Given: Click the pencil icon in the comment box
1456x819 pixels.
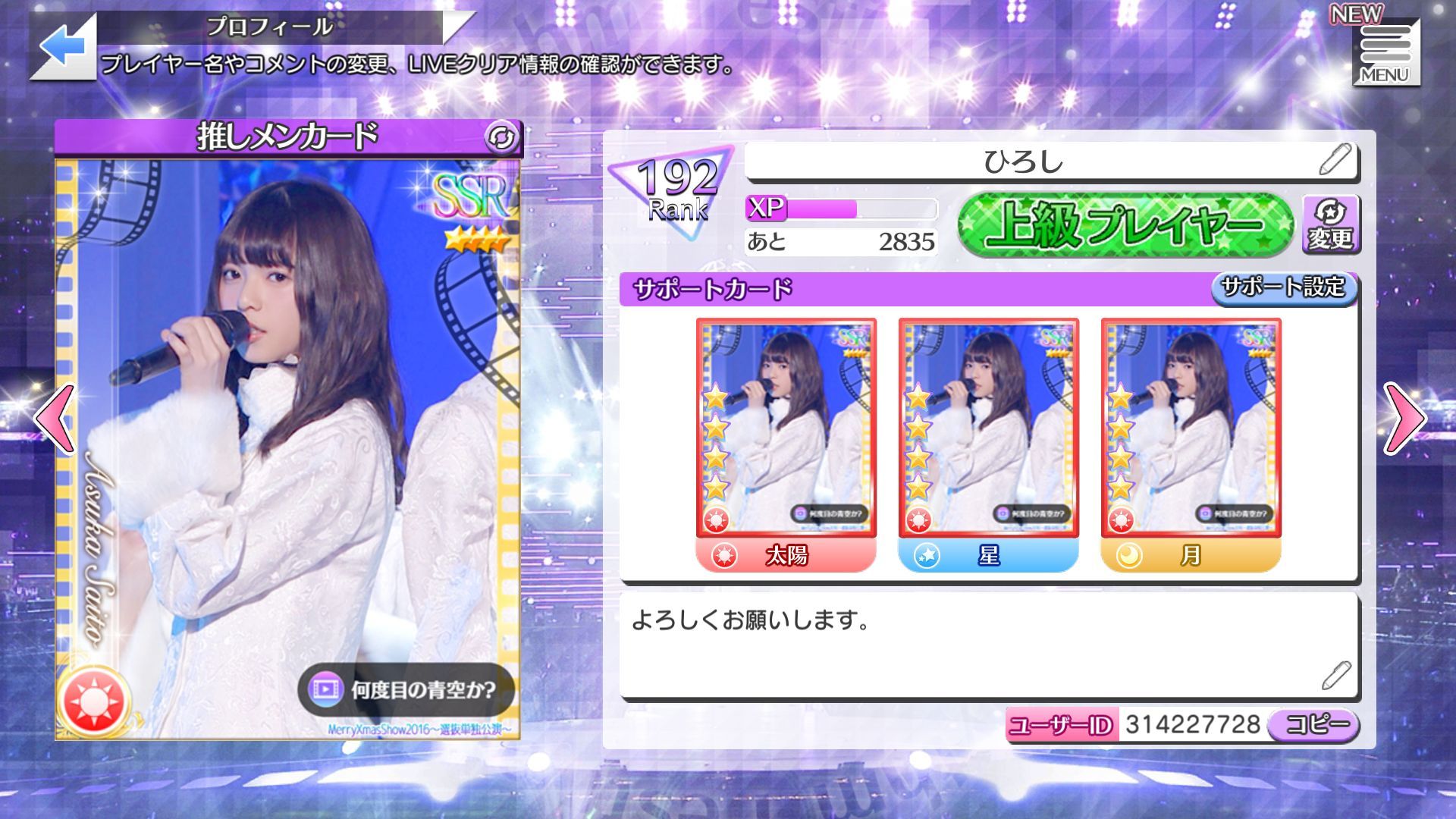Looking at the screenshot, I should [x=1339, y=673].
